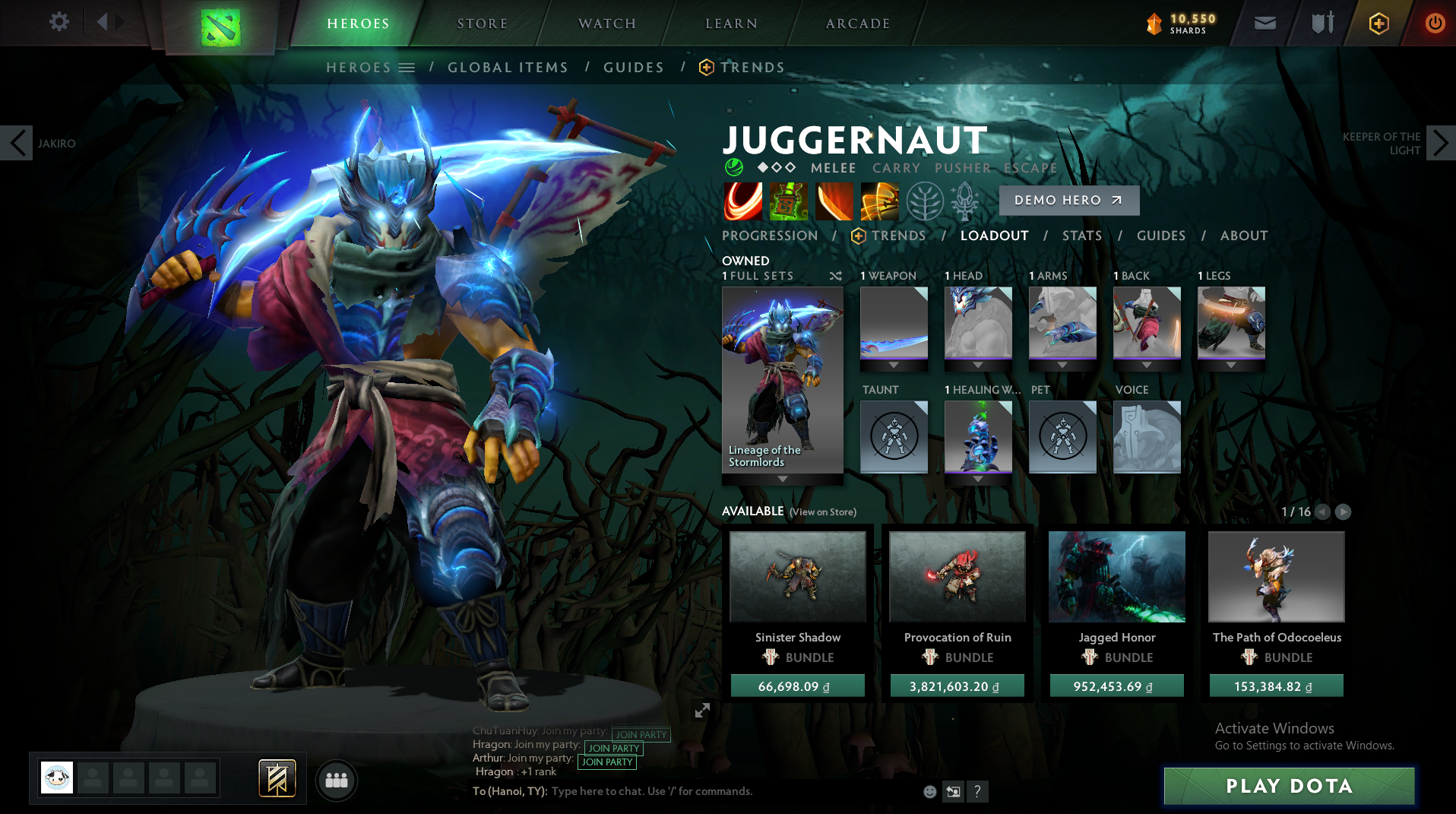Expand the WEAPON slot dropdown arrow
Viewport: 1456px width, 814px height.
[894, 364]
